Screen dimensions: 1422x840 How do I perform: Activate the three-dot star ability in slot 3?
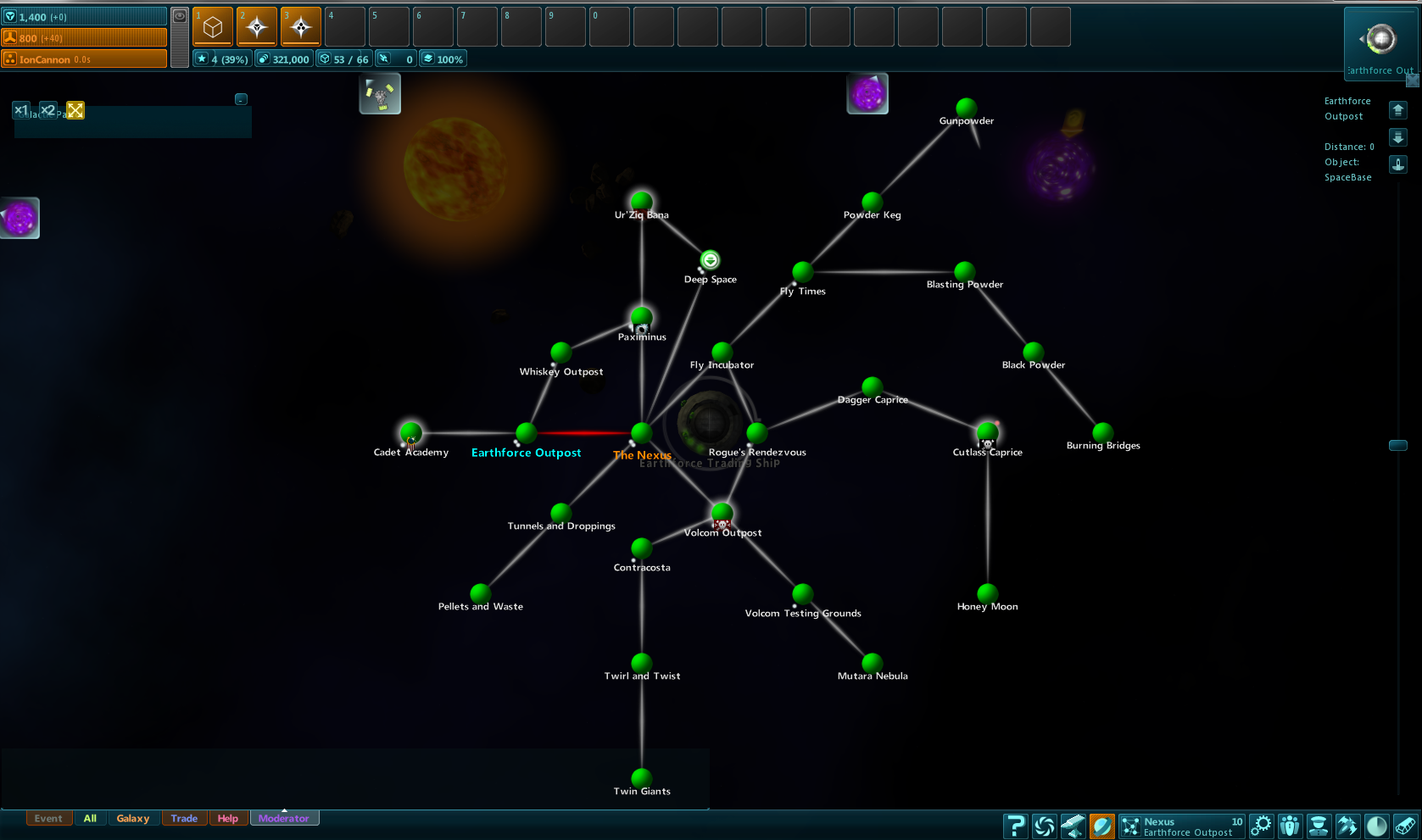pos(301,27)
